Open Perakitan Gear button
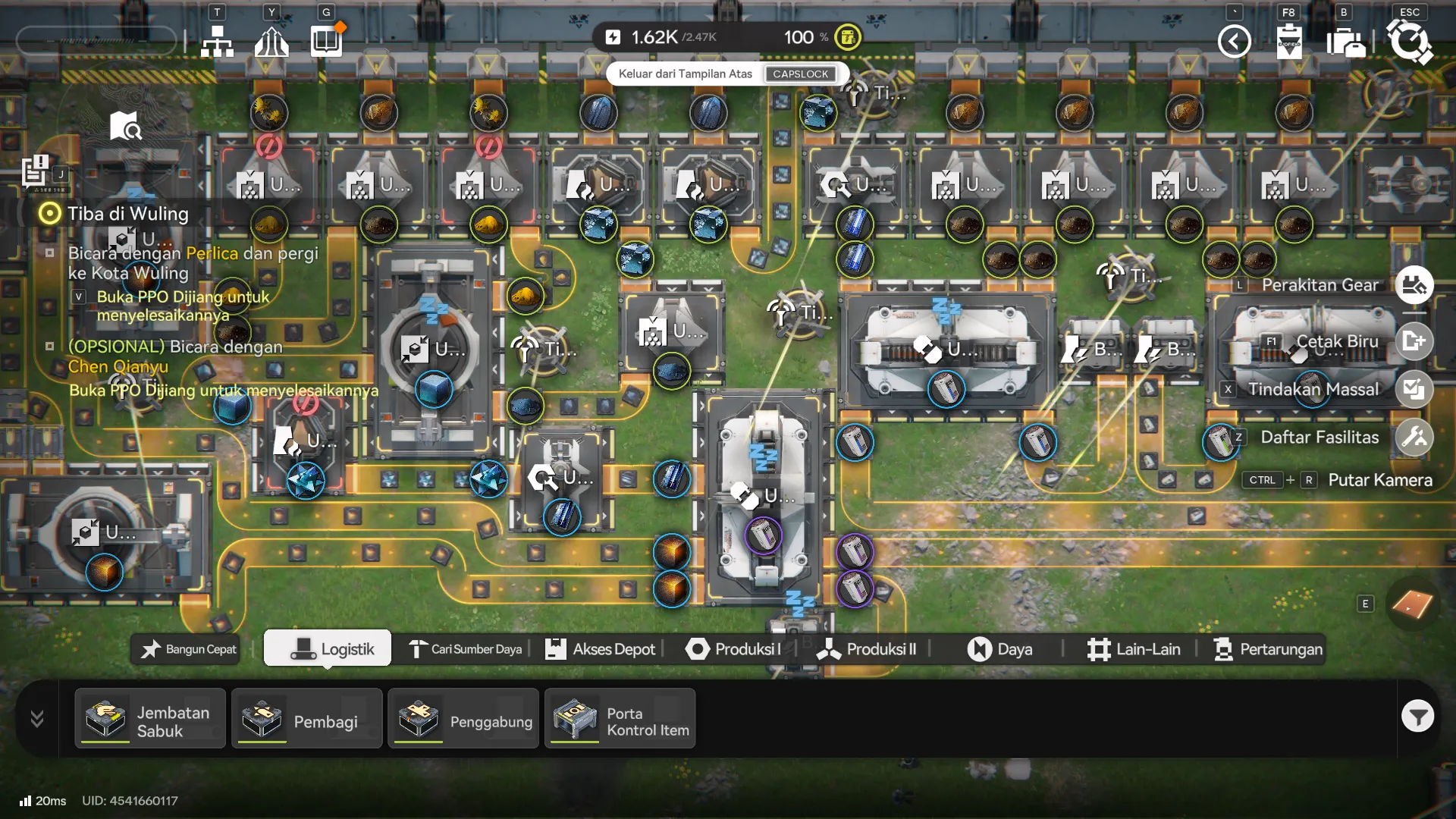 [x=1414, y=285]
